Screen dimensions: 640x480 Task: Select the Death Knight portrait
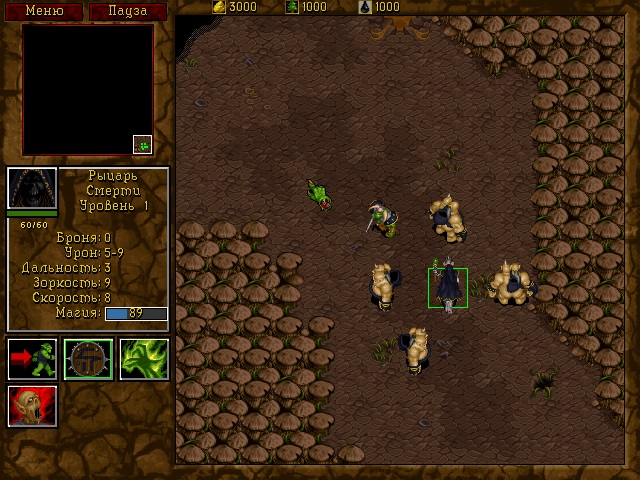32,188
